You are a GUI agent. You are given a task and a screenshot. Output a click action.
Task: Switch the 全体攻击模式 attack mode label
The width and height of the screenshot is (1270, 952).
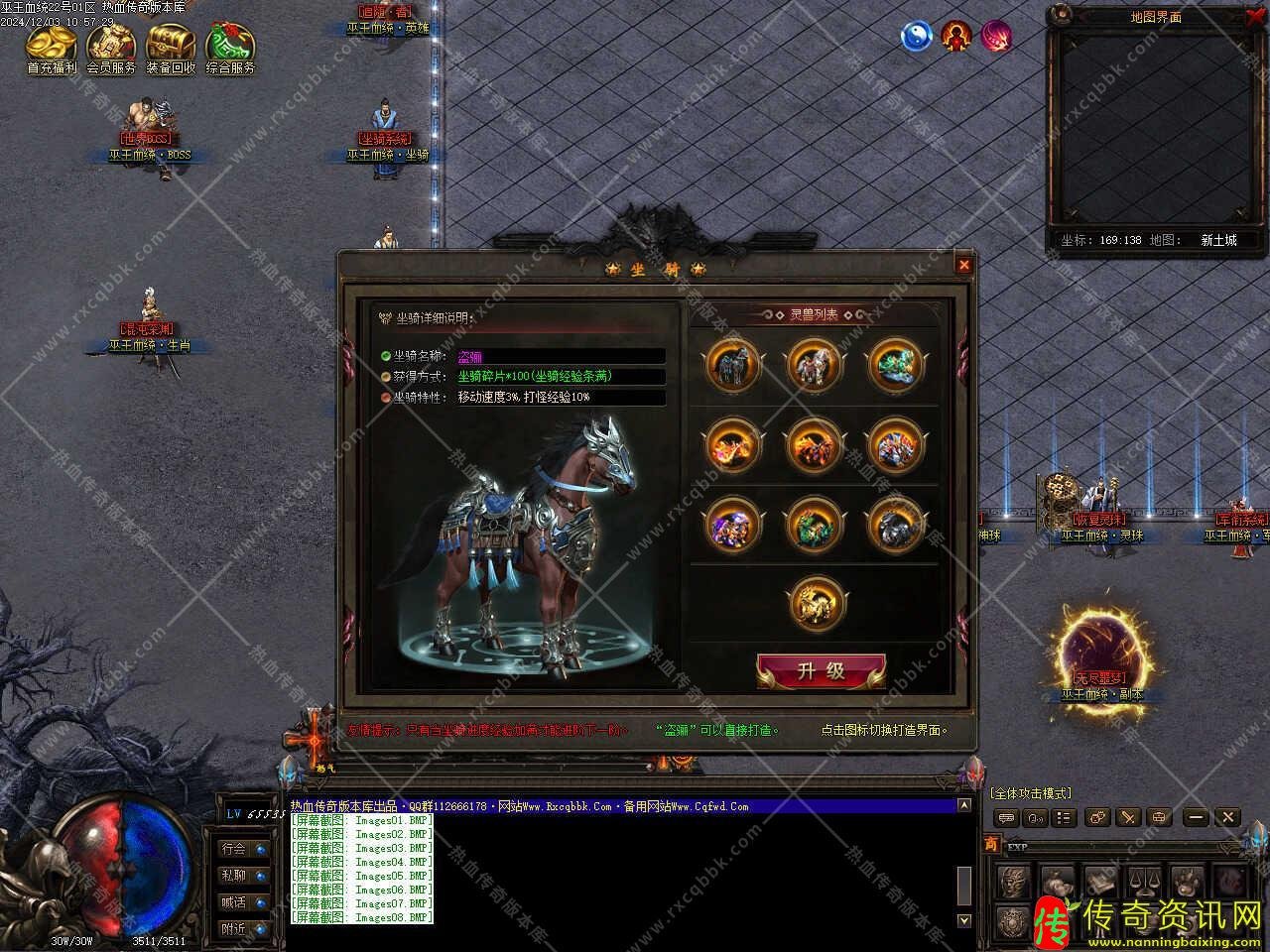point(1030,793)
